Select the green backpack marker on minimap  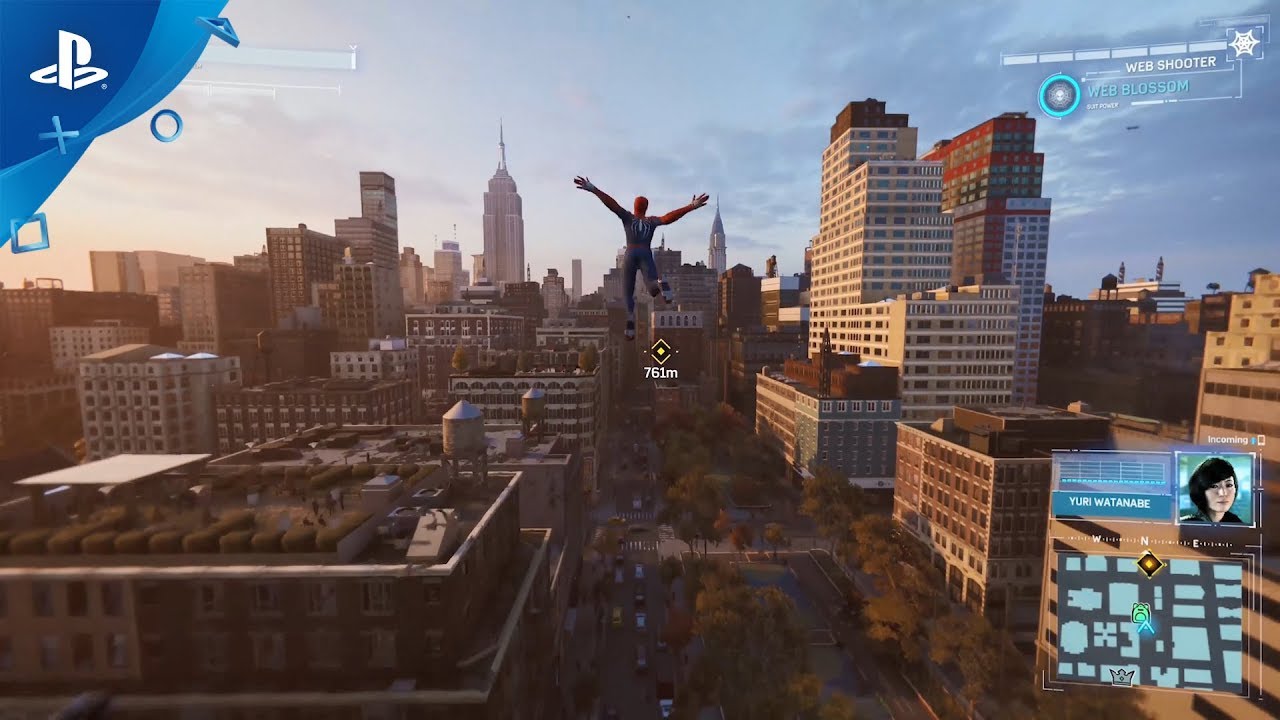tap(1140, 612)
